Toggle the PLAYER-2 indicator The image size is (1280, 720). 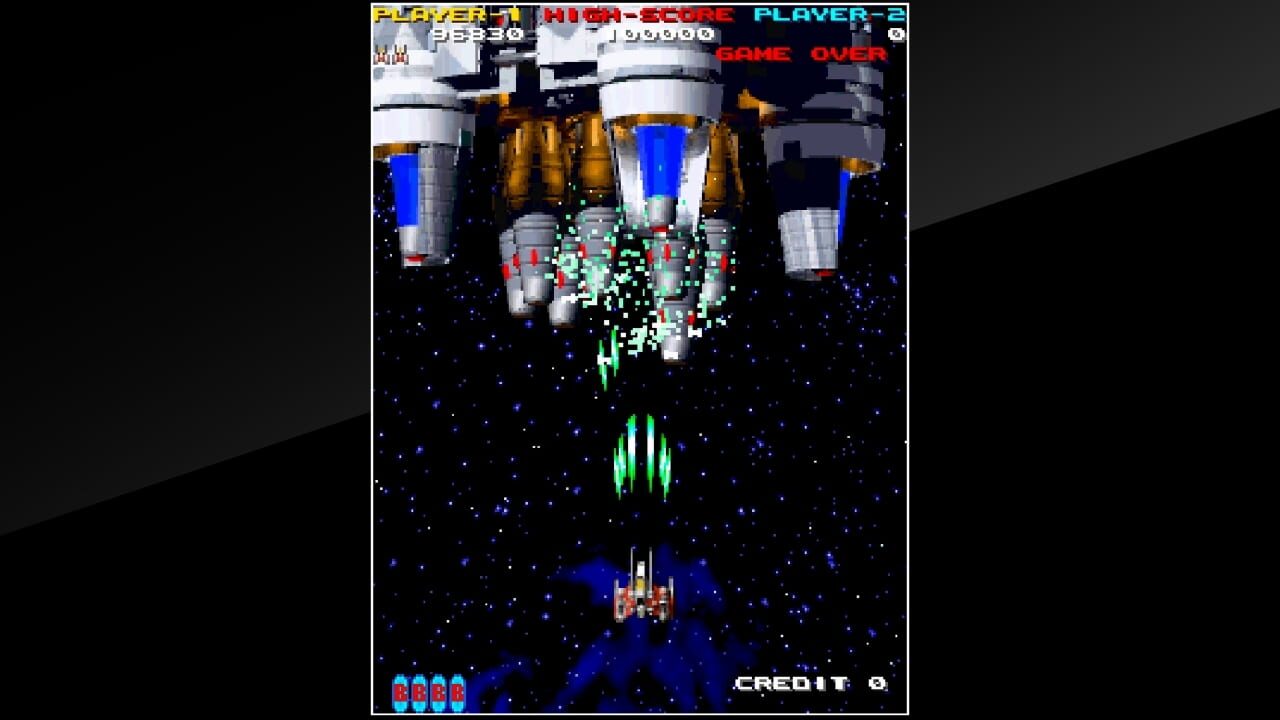coord(828,16)
